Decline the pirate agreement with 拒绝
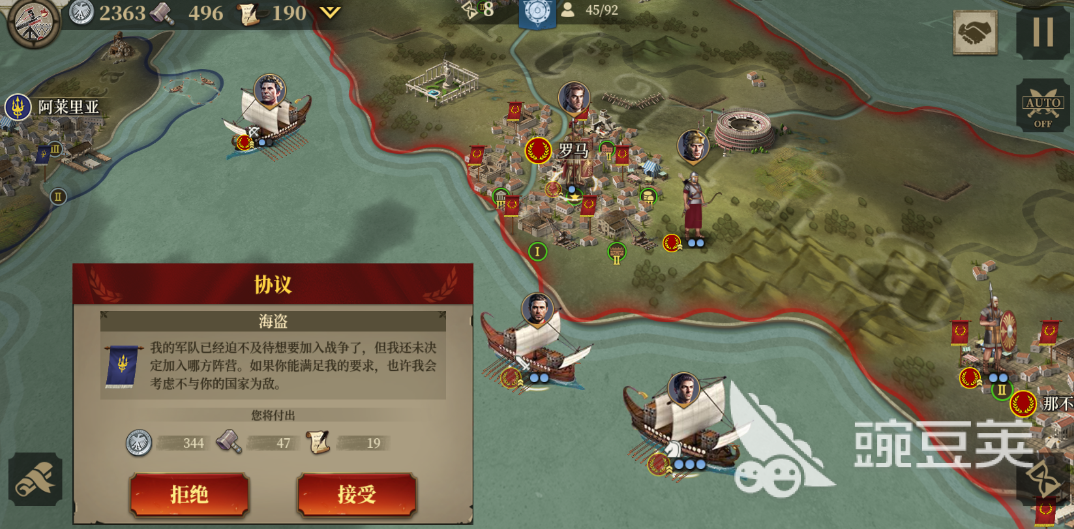This screenshot has height=529, width=1074. tap(189, 494)
